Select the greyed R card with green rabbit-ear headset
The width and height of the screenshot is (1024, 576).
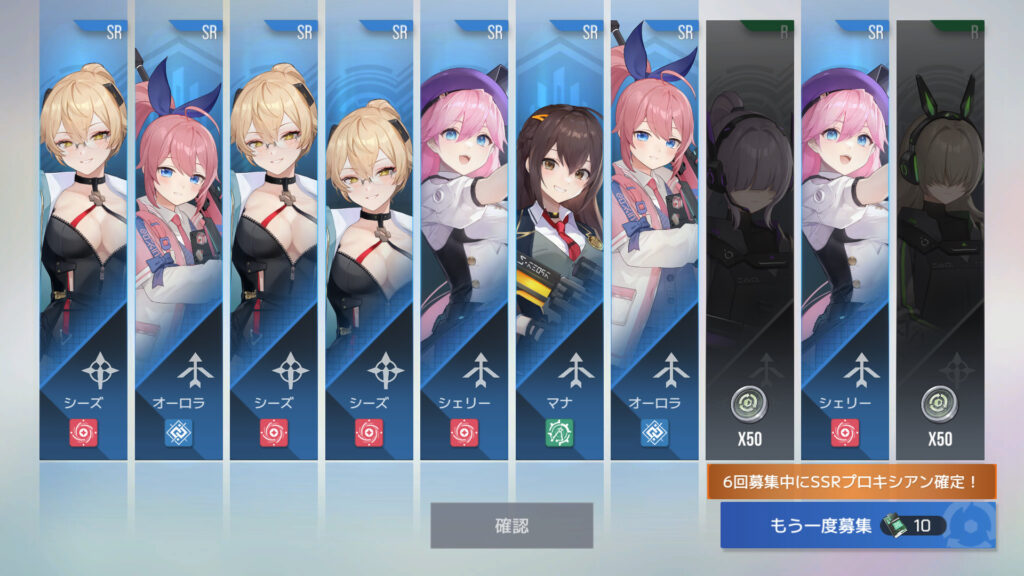coord(939,240)
